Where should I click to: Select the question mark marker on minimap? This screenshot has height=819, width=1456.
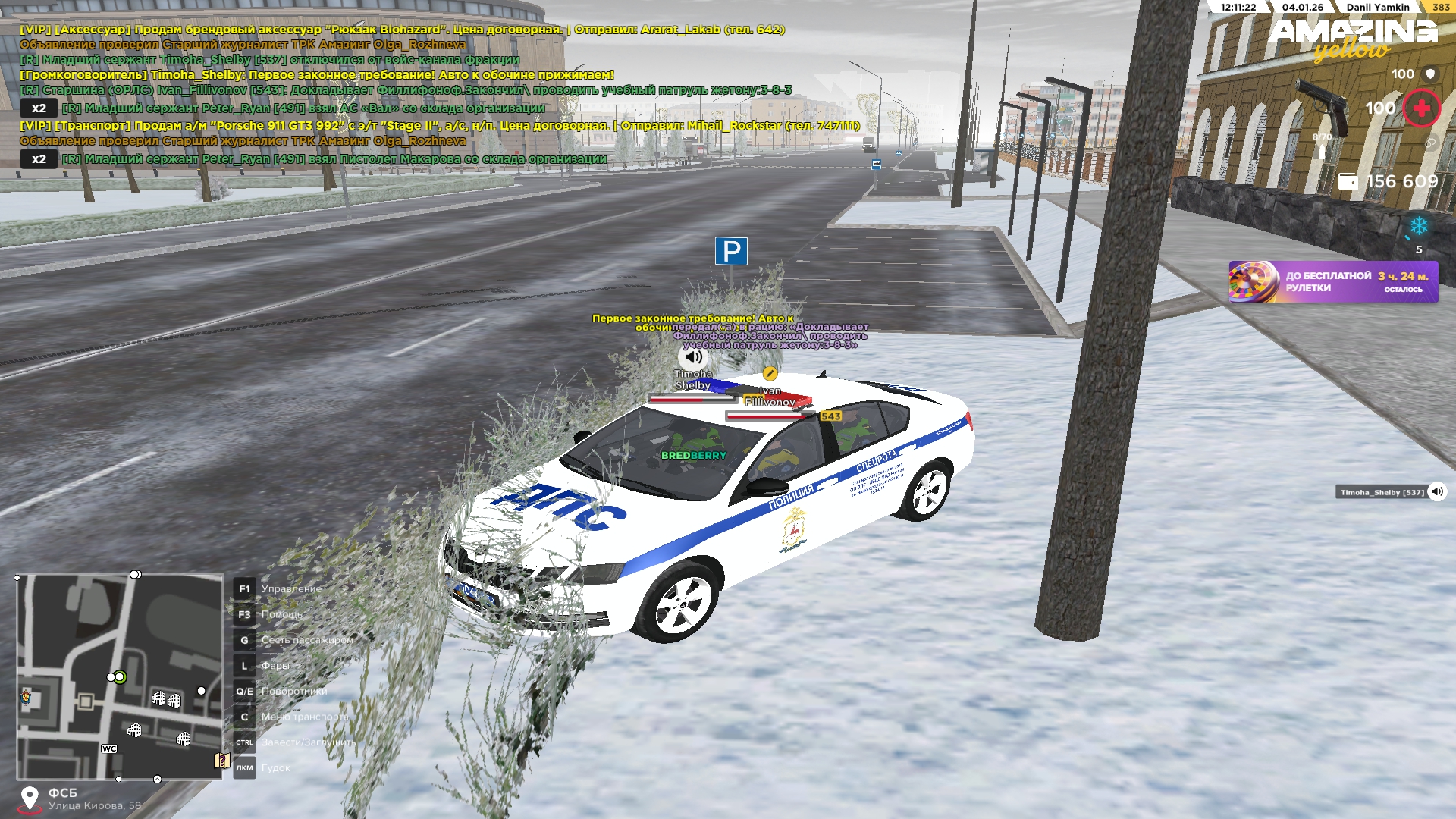point(221,760)
